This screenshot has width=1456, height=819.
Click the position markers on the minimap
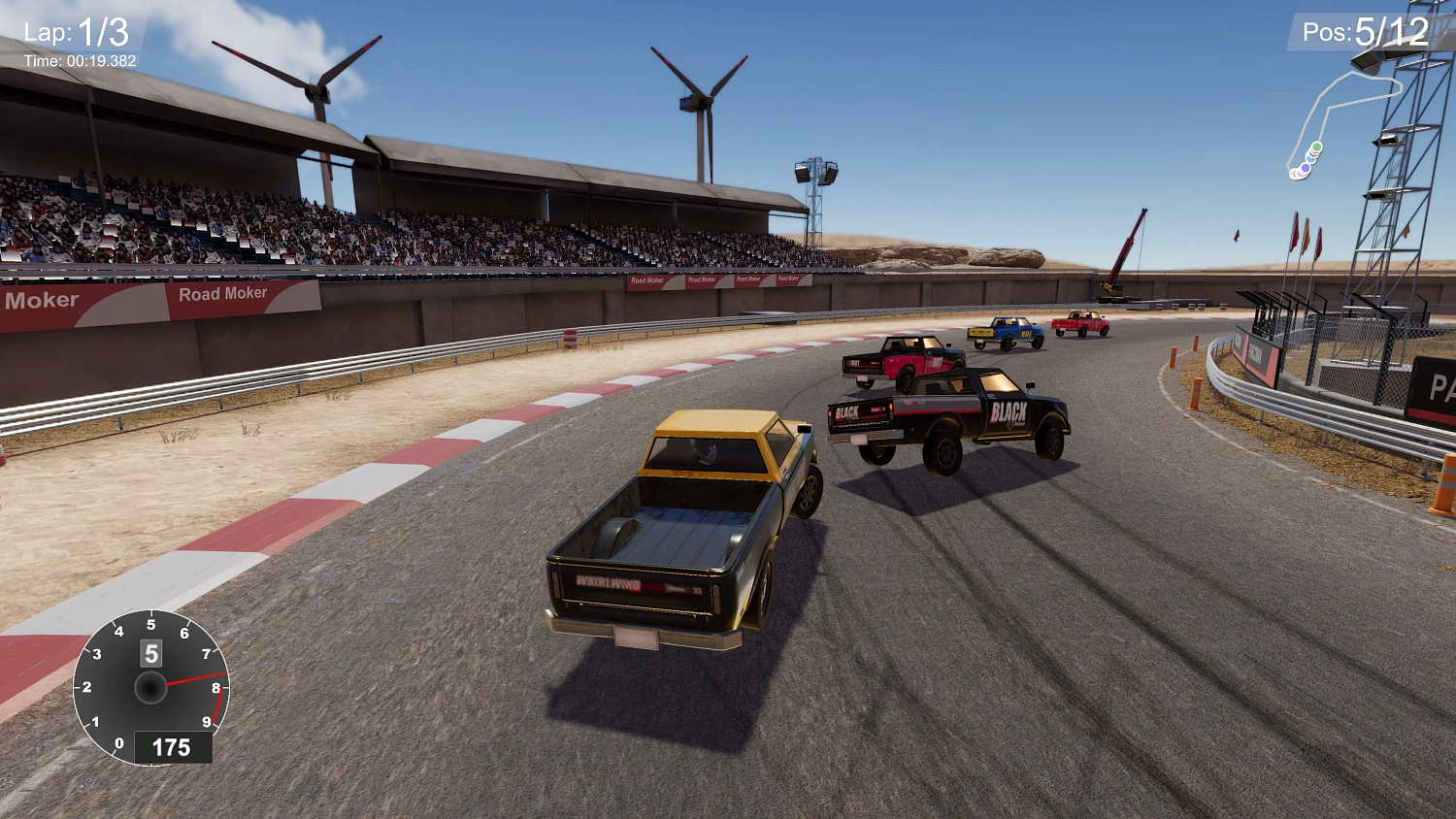point(1306,160)
